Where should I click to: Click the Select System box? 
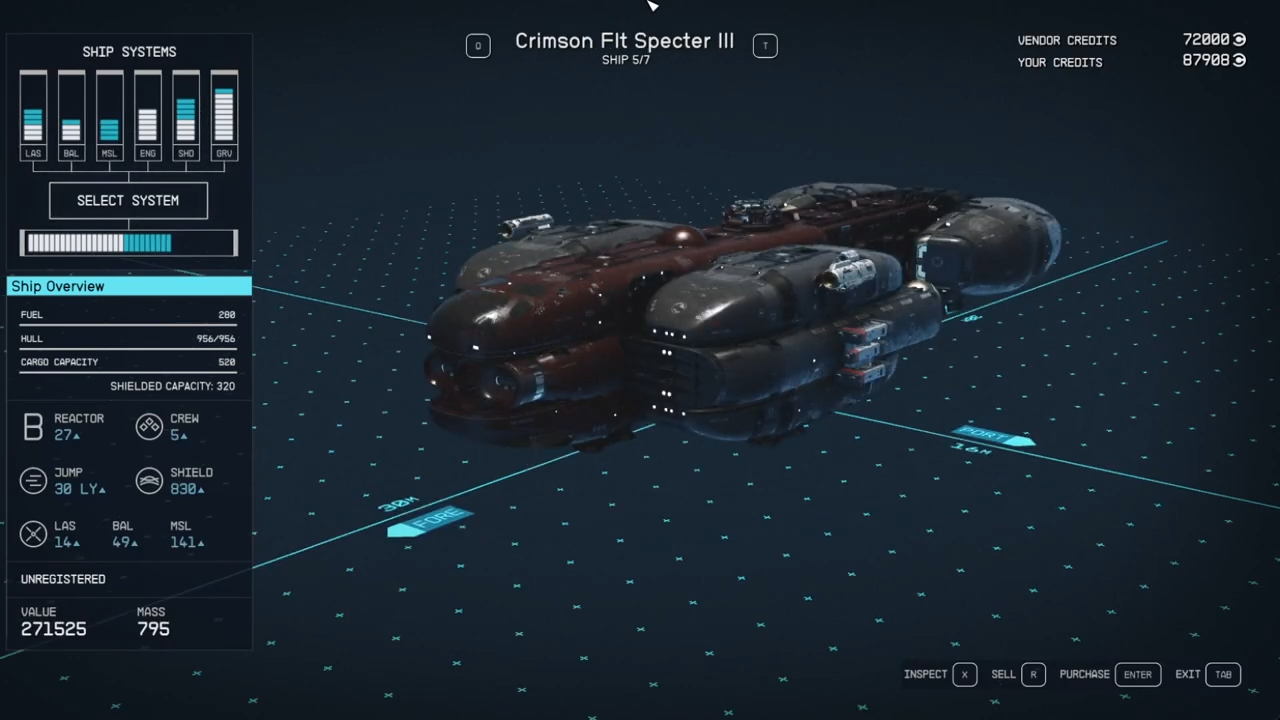128,200
